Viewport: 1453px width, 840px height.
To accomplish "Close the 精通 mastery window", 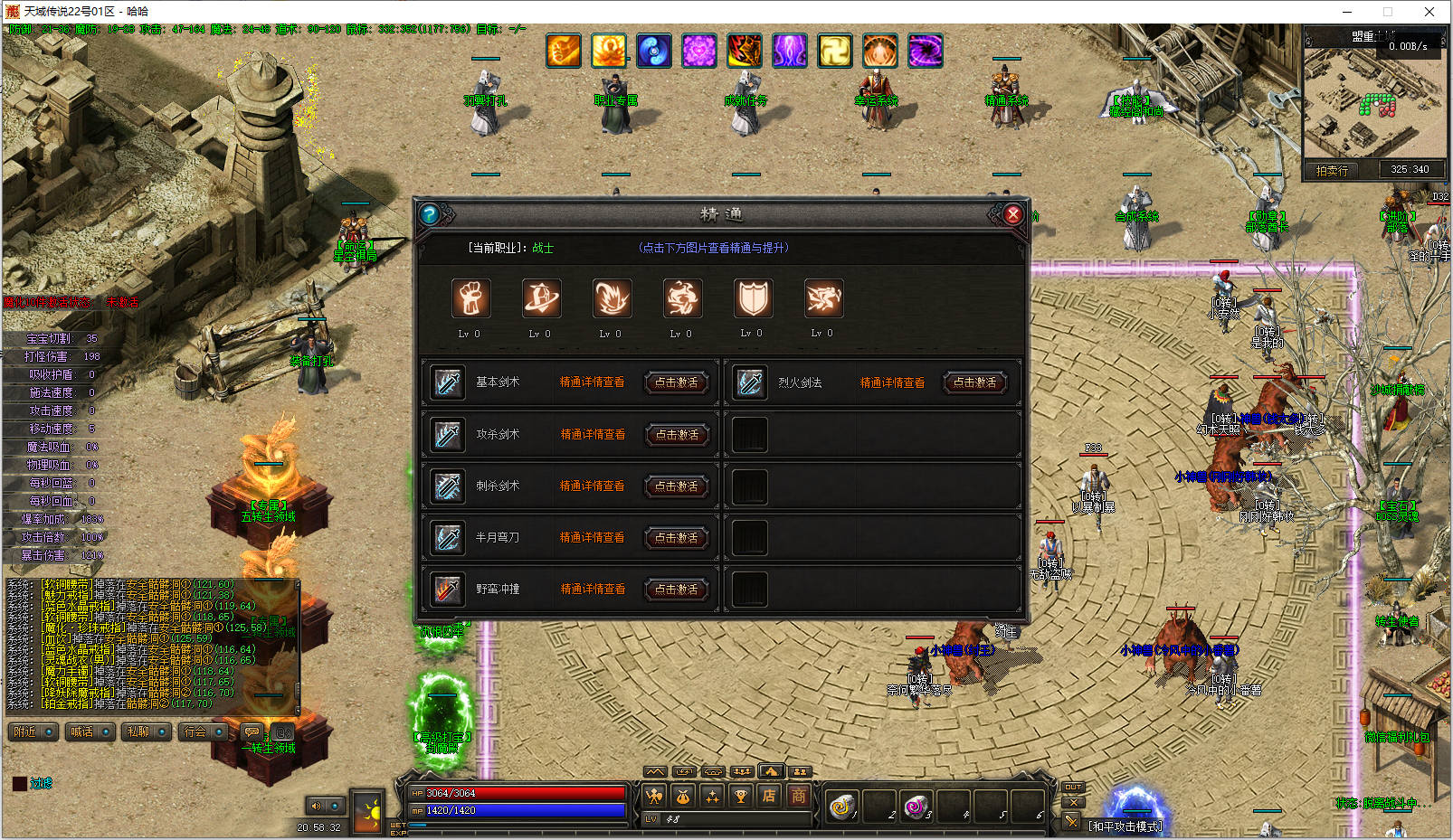I will (x=1012, y=214).
